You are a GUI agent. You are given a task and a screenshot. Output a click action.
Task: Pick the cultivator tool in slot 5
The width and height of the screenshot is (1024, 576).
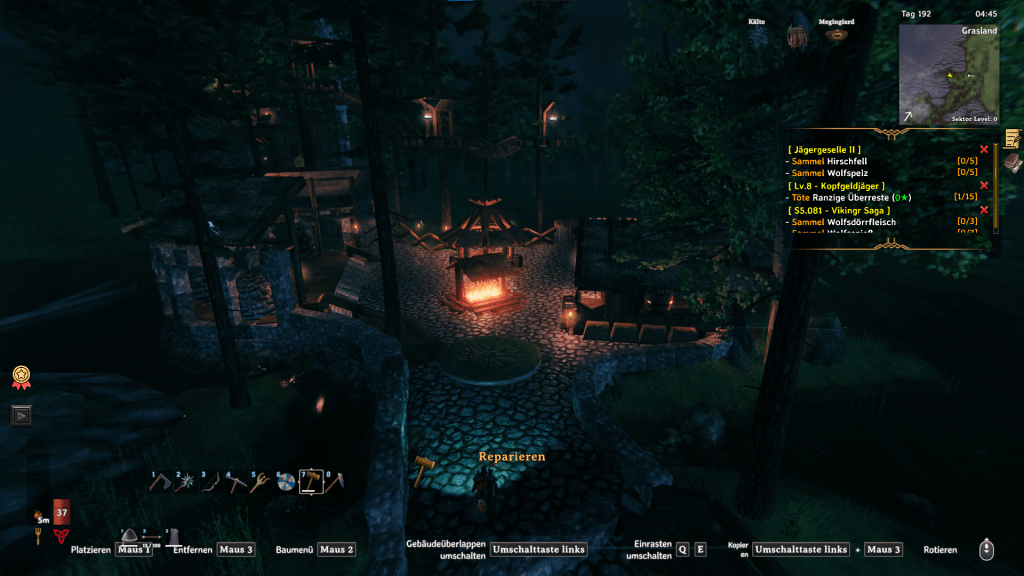[260, 483]
